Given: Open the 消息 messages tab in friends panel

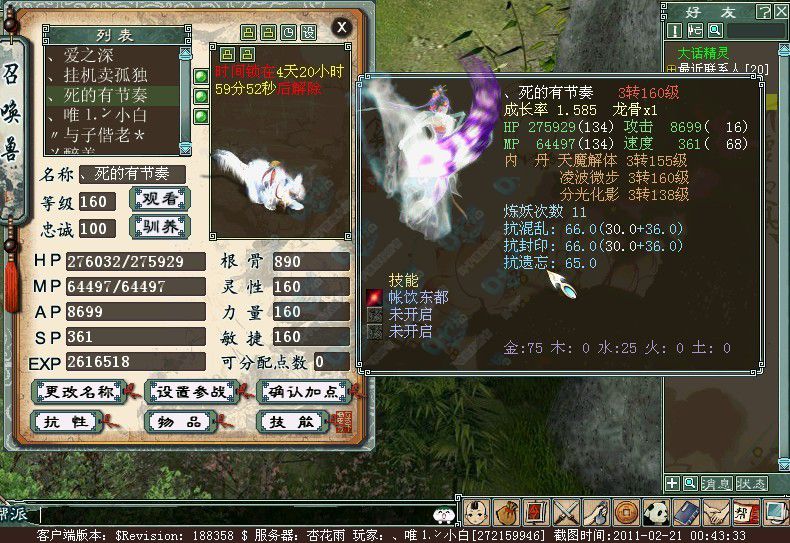Looking at the screenshot, I should pyautogui.click(x=718, y=484).
